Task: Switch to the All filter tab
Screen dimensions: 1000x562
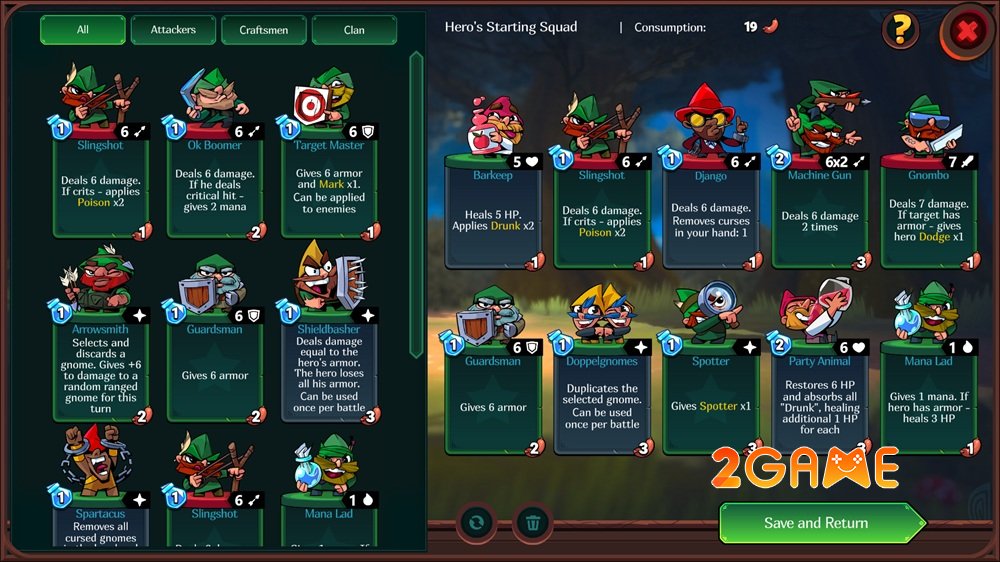Action: [83, 30]
